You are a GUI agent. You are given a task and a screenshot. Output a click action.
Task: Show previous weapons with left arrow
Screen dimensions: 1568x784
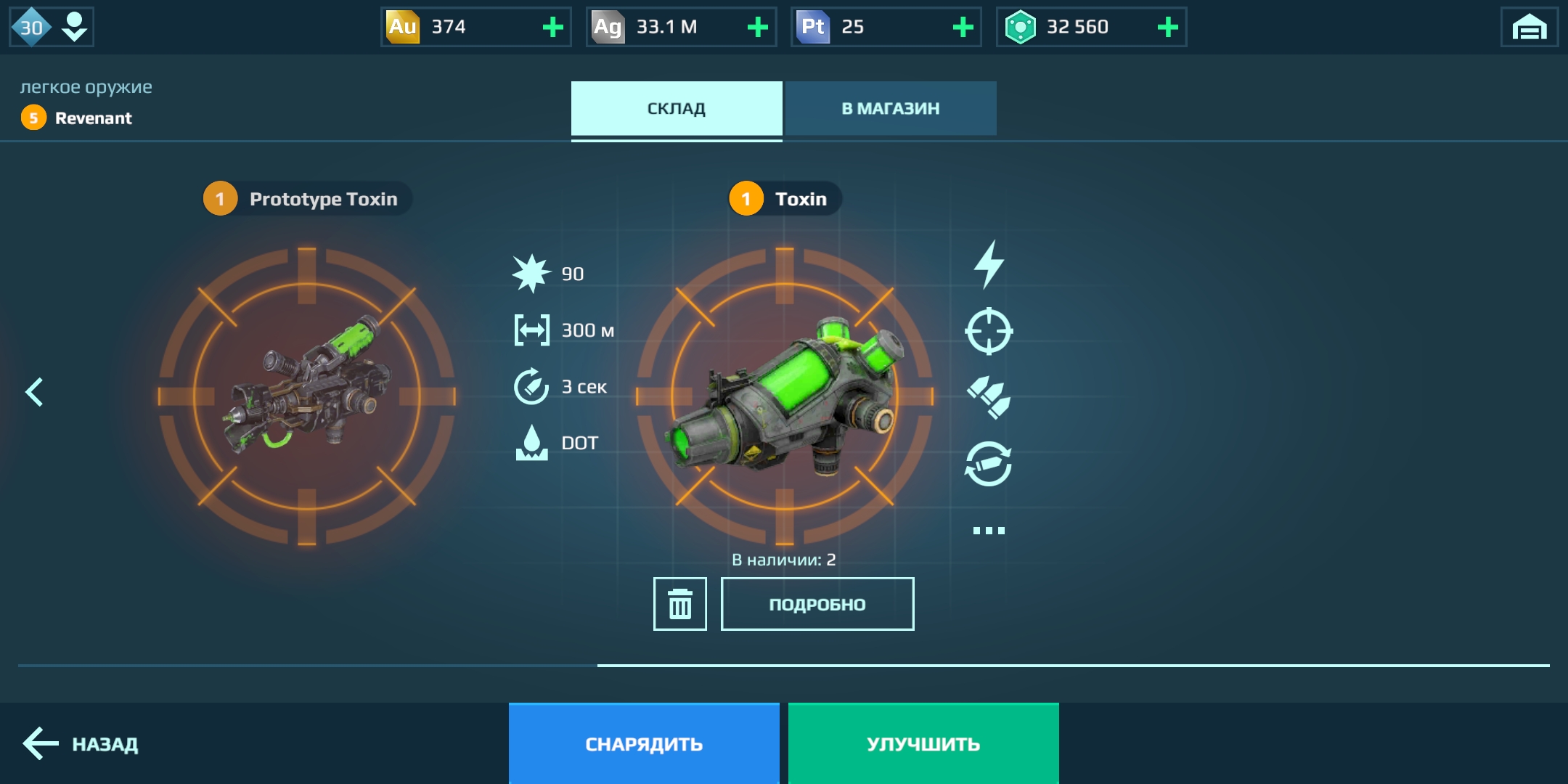[x=34, y=392]
